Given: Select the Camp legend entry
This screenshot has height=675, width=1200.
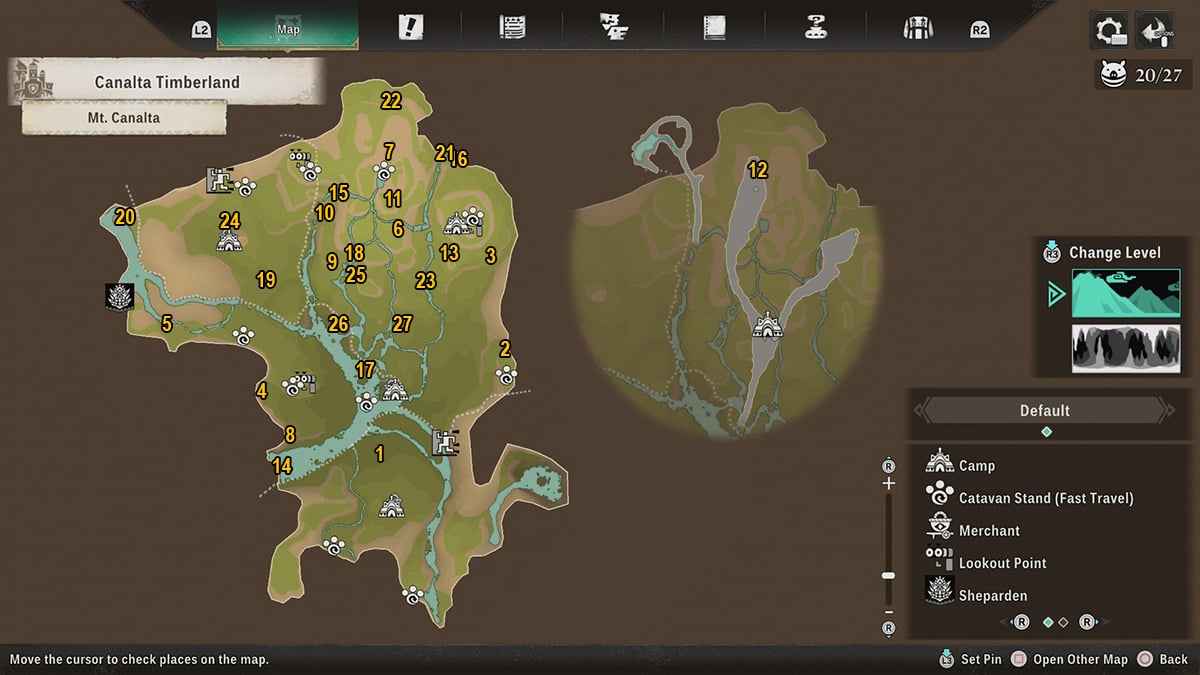Looking at the screenshot, I should coord(976,465).
